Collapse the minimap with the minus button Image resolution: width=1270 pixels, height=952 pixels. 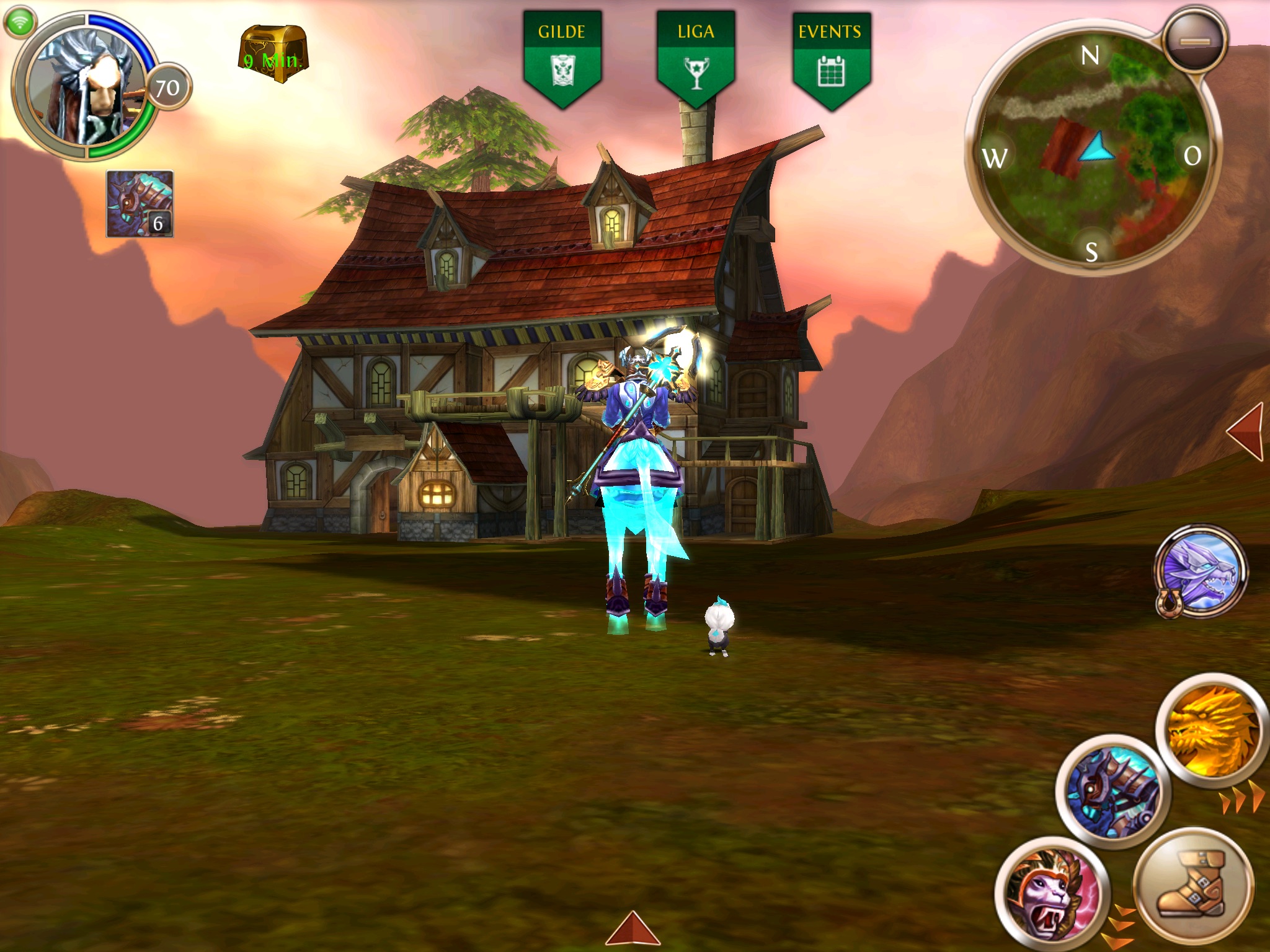pos(1194,40)
